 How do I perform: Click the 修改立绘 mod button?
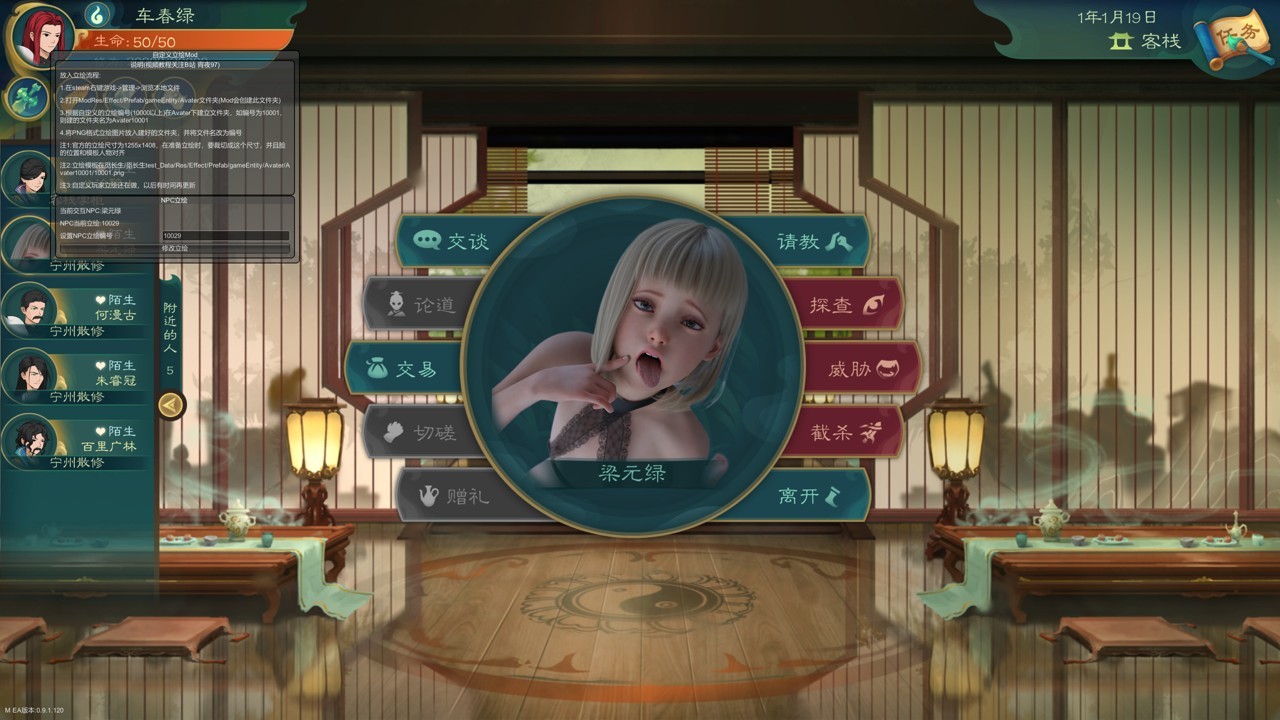[175, 248]
